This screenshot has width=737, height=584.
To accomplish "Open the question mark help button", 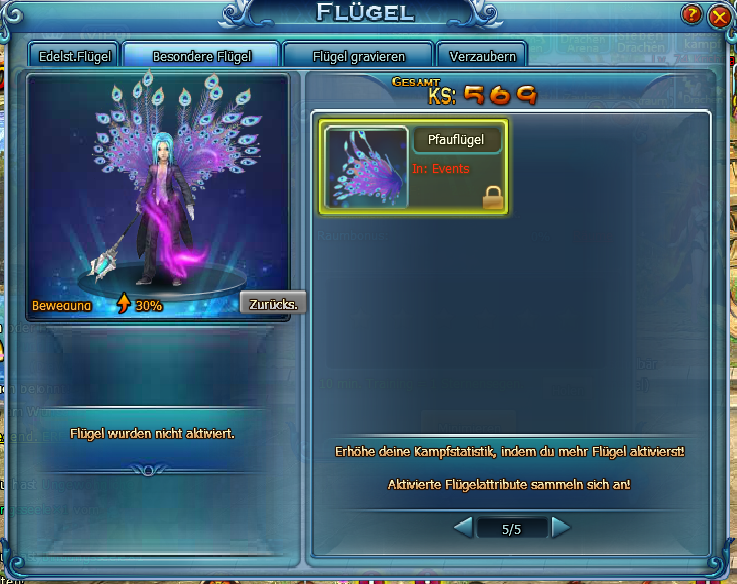I will (x=692, y=15).
